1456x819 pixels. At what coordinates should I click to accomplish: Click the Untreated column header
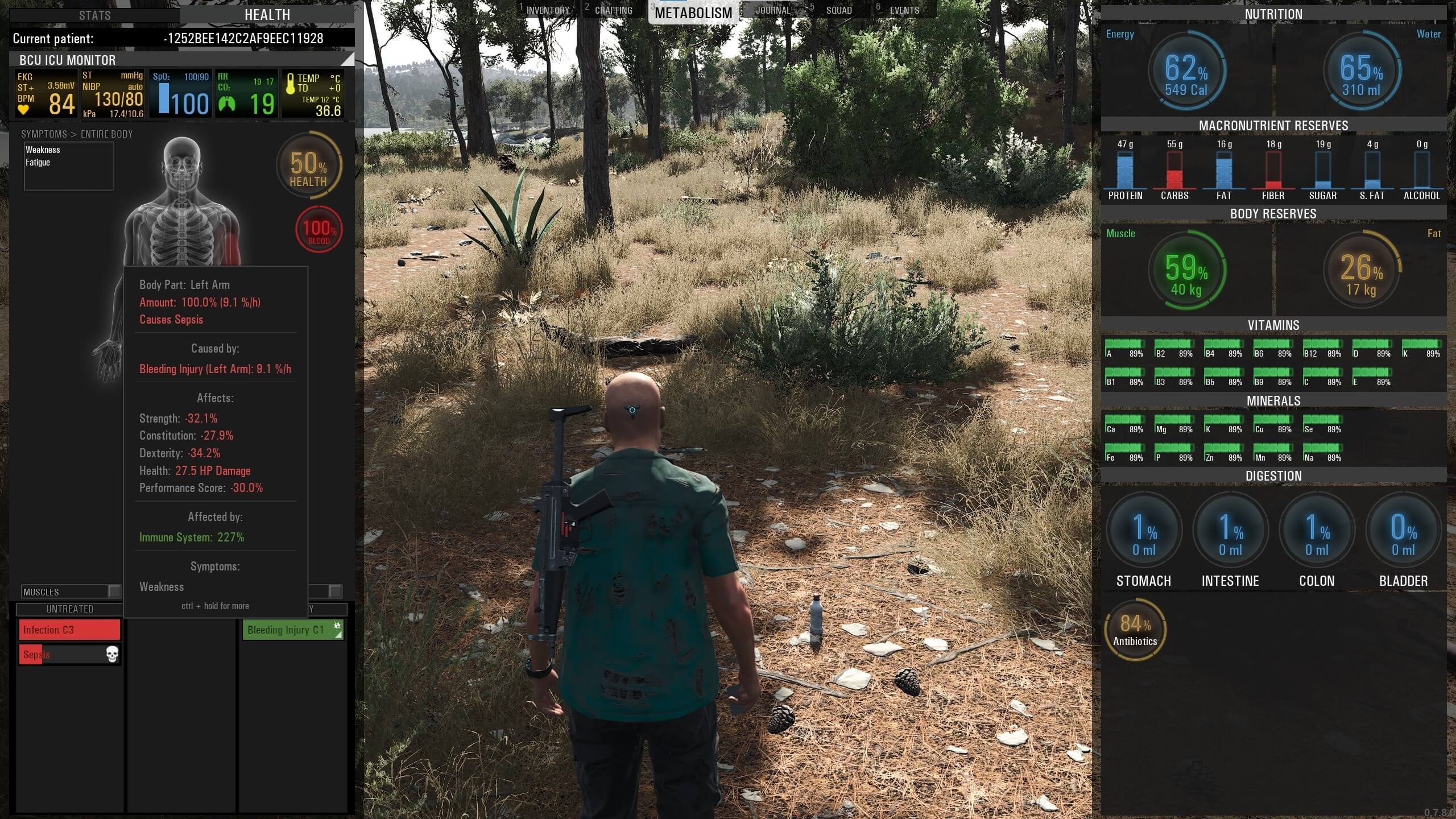[x=69, y=609]
